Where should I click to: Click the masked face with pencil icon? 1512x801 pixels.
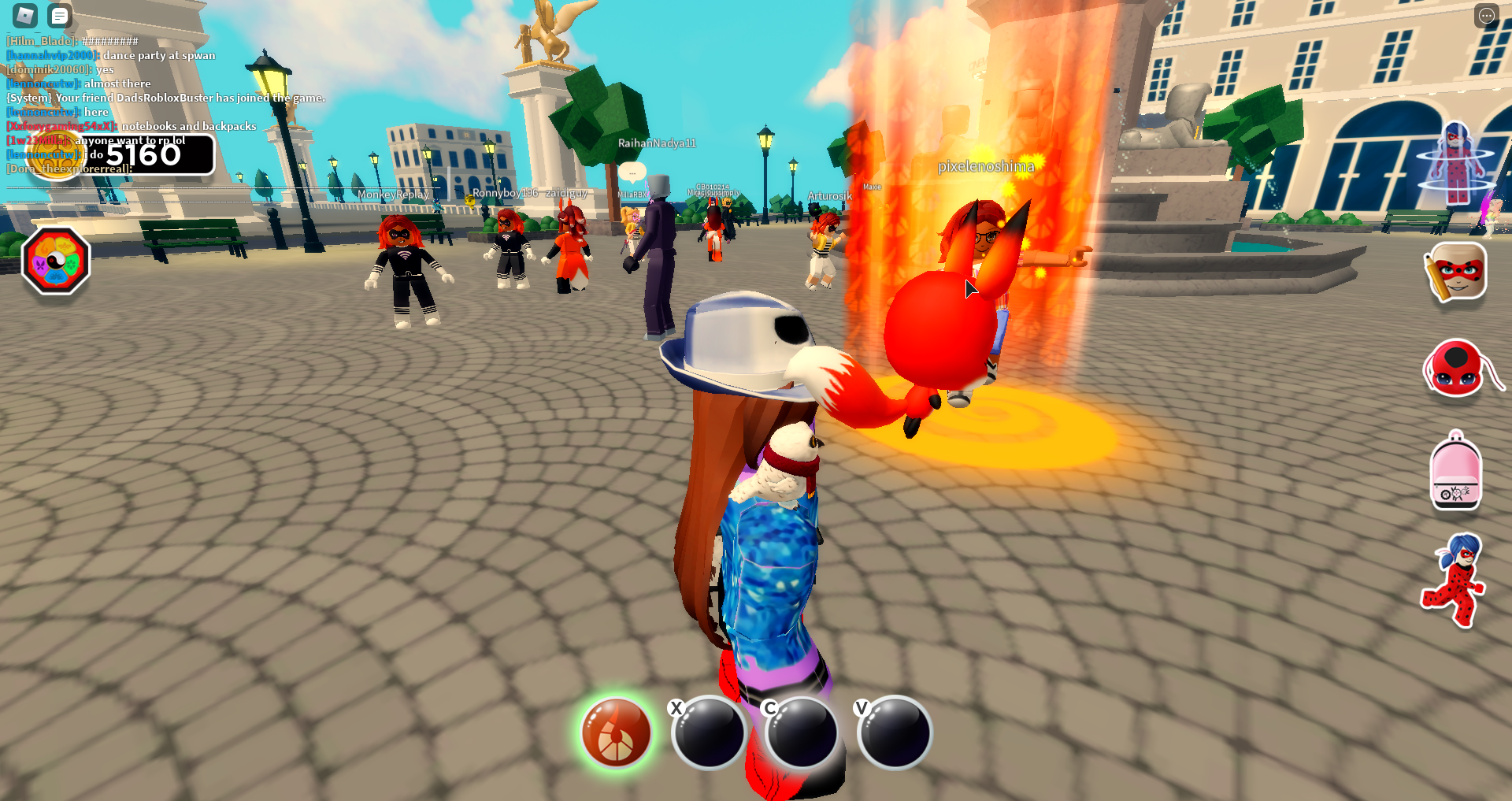pos(1456,273)
